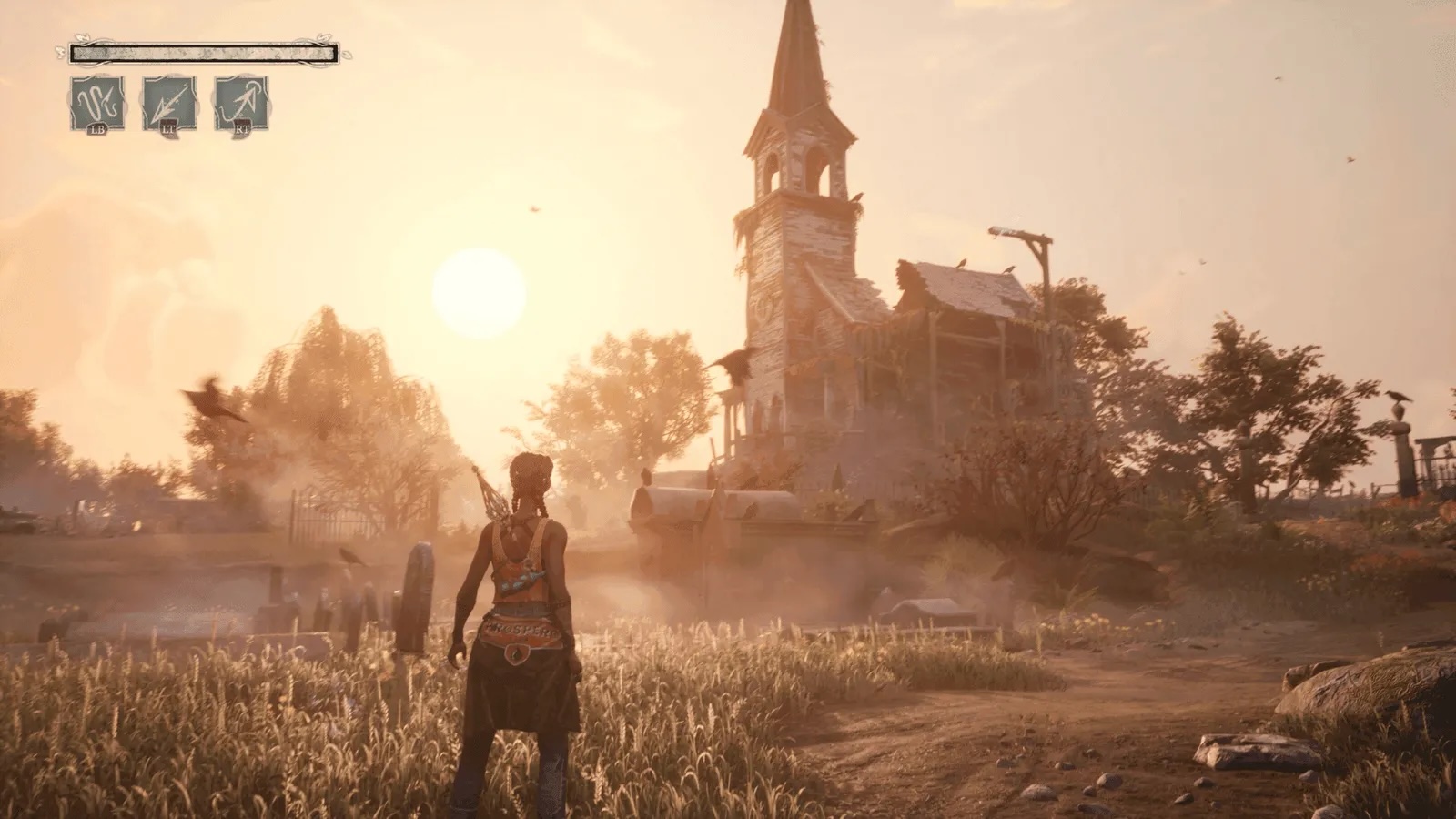1456x819 pixels.
Task: Click the setting sun in the sky
Action: pos(478,289)
